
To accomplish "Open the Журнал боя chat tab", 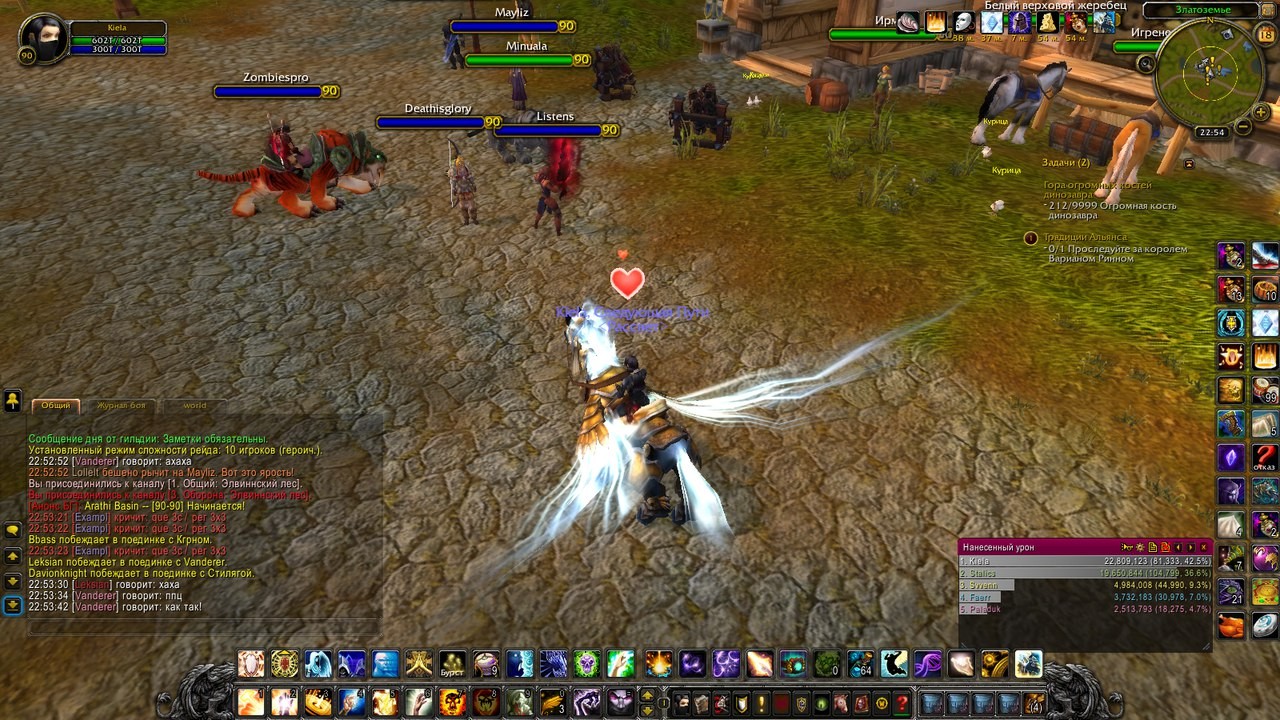I will 121,405.
